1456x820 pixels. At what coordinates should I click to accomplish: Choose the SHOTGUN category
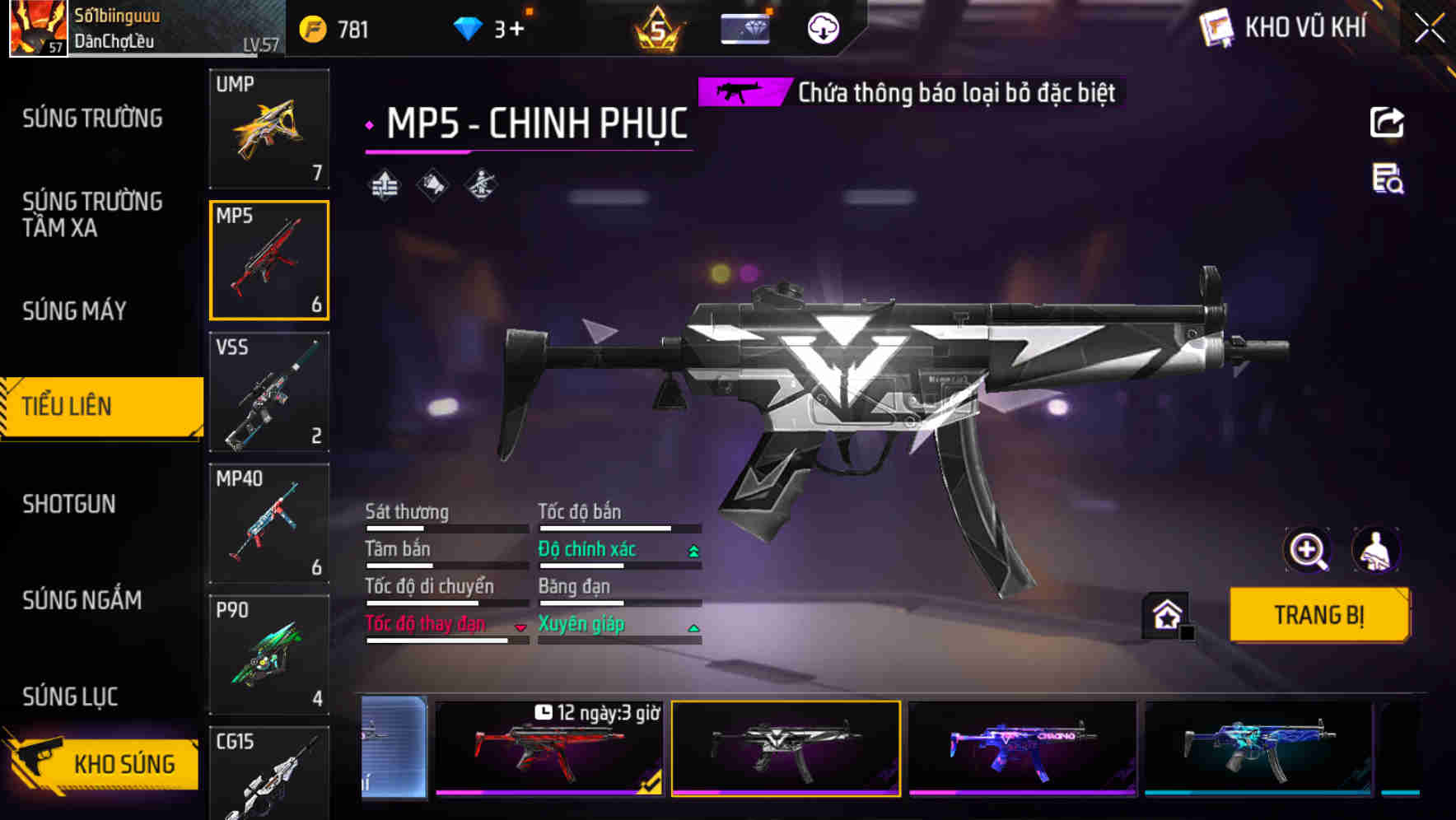(x=69, y=504)
